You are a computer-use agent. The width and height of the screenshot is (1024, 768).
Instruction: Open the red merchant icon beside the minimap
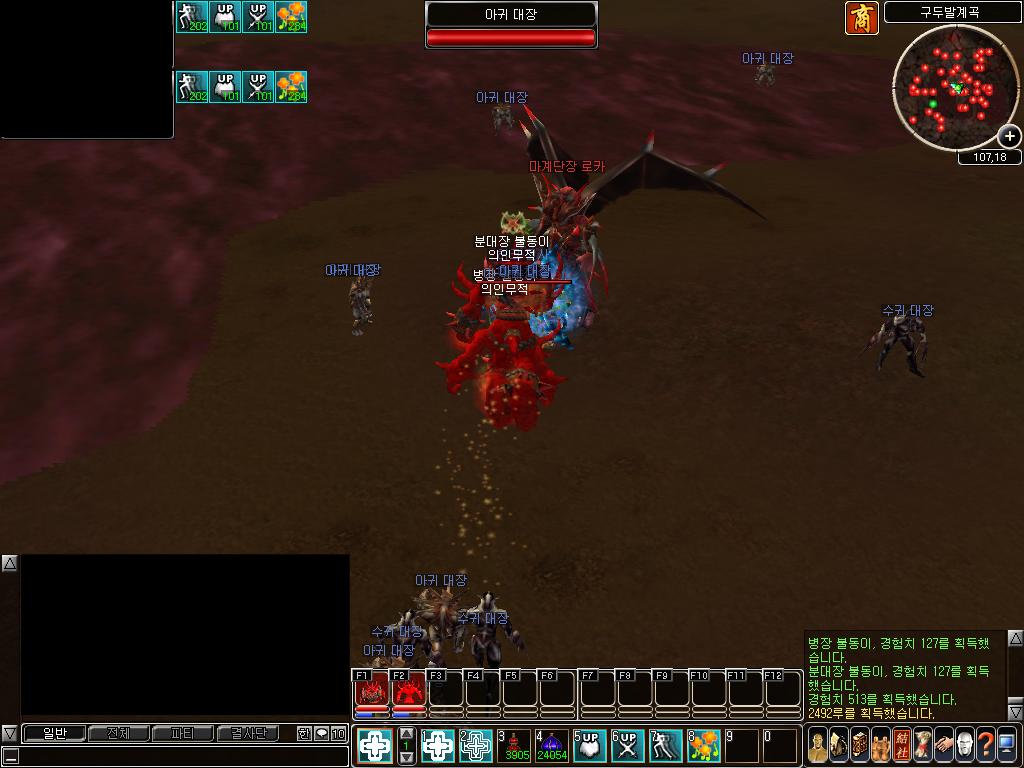point(862,18)
